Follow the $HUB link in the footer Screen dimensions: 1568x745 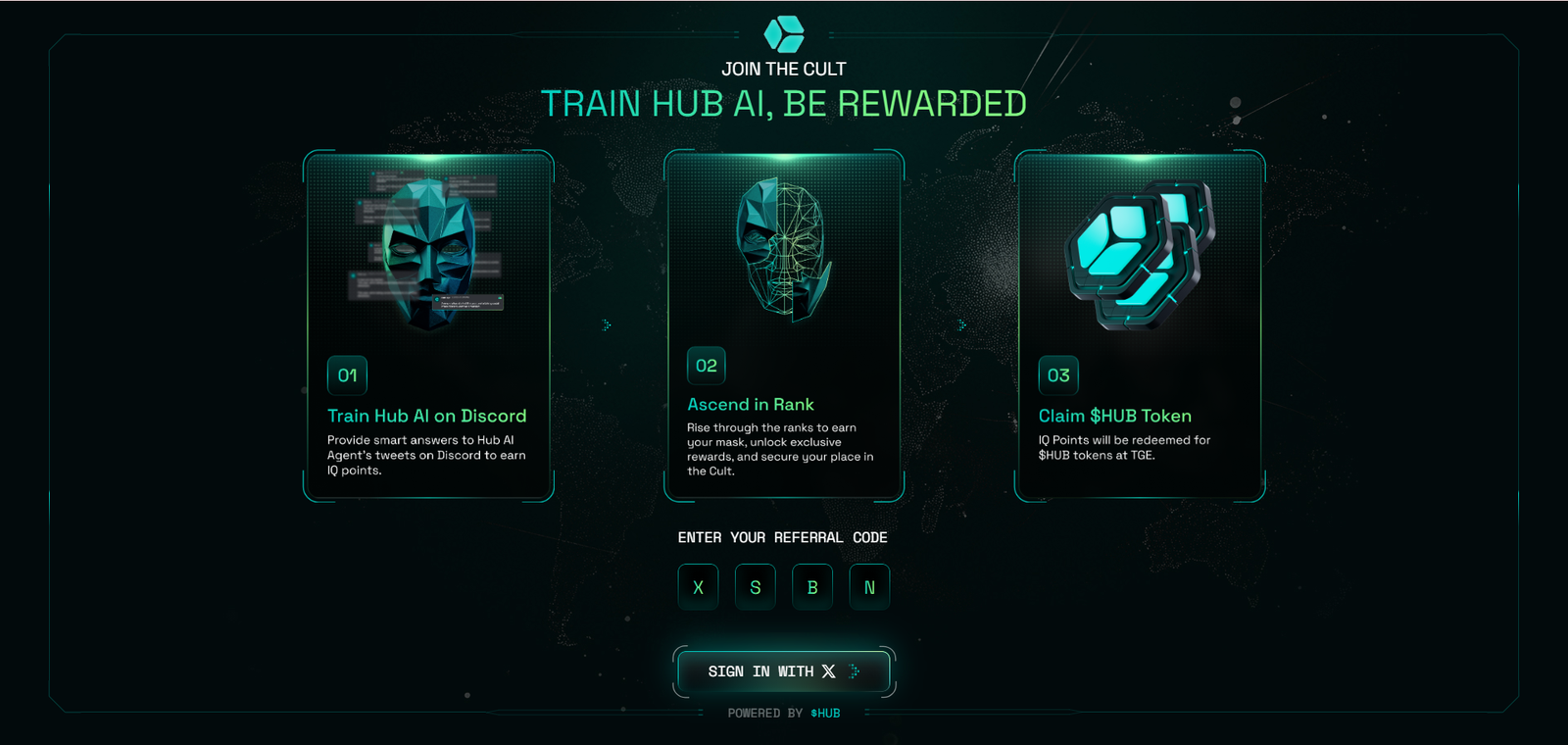[825, 714]
